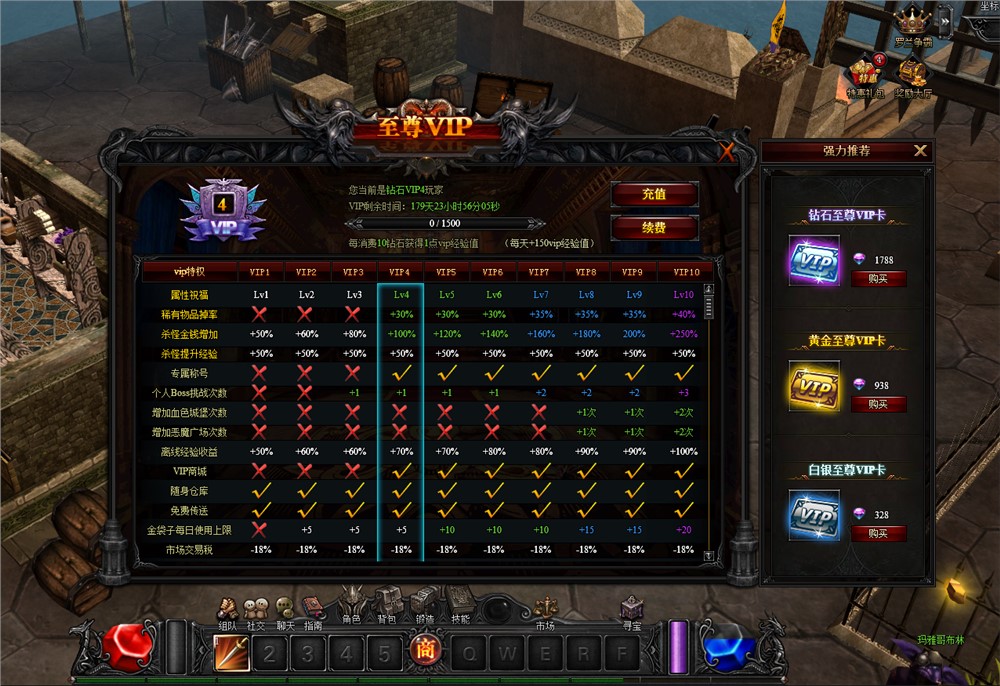Buy the 白银至尊VIP卡 for 328

(878, 533)
